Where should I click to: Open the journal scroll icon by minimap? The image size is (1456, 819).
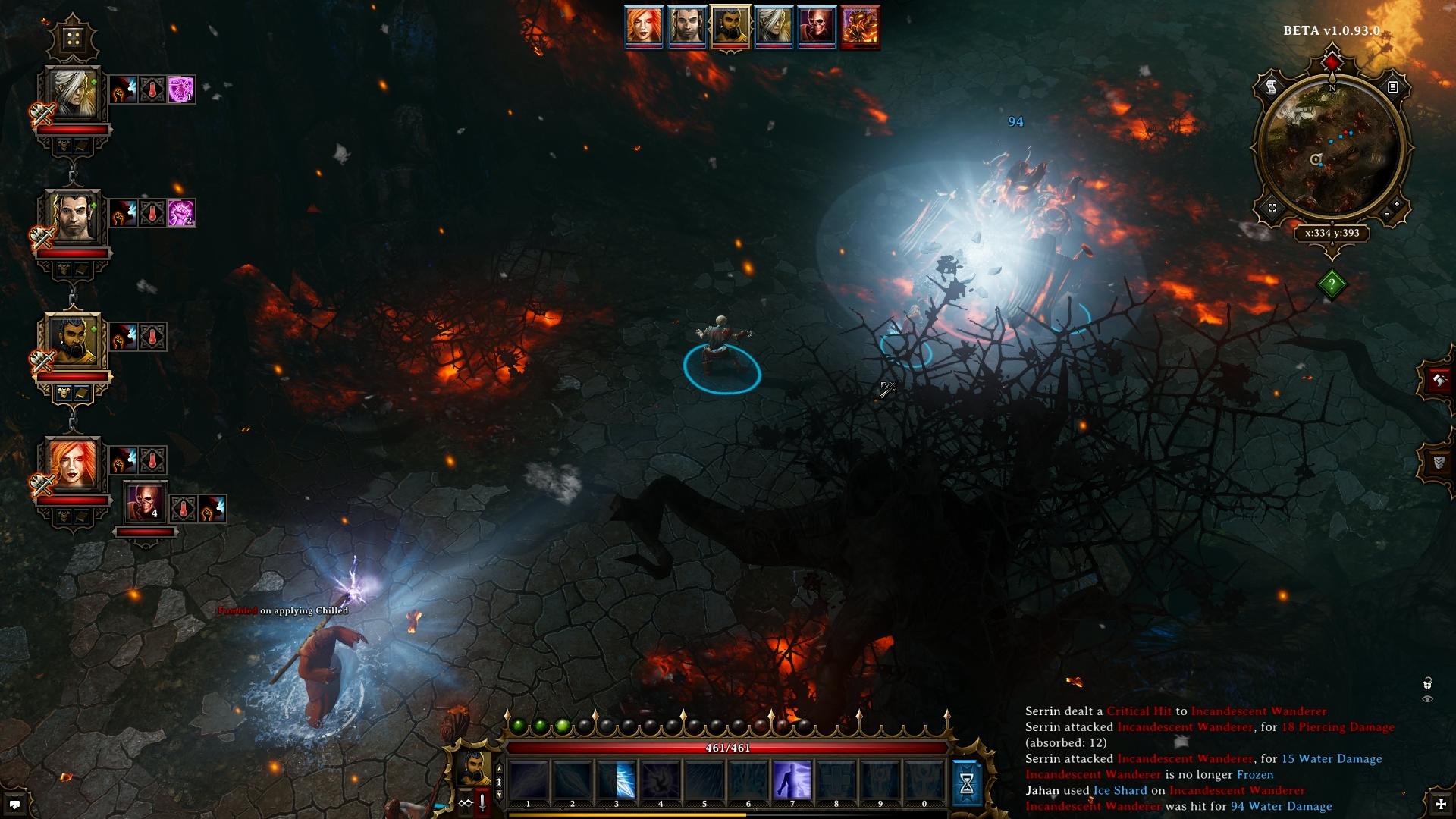[1272, 88]
